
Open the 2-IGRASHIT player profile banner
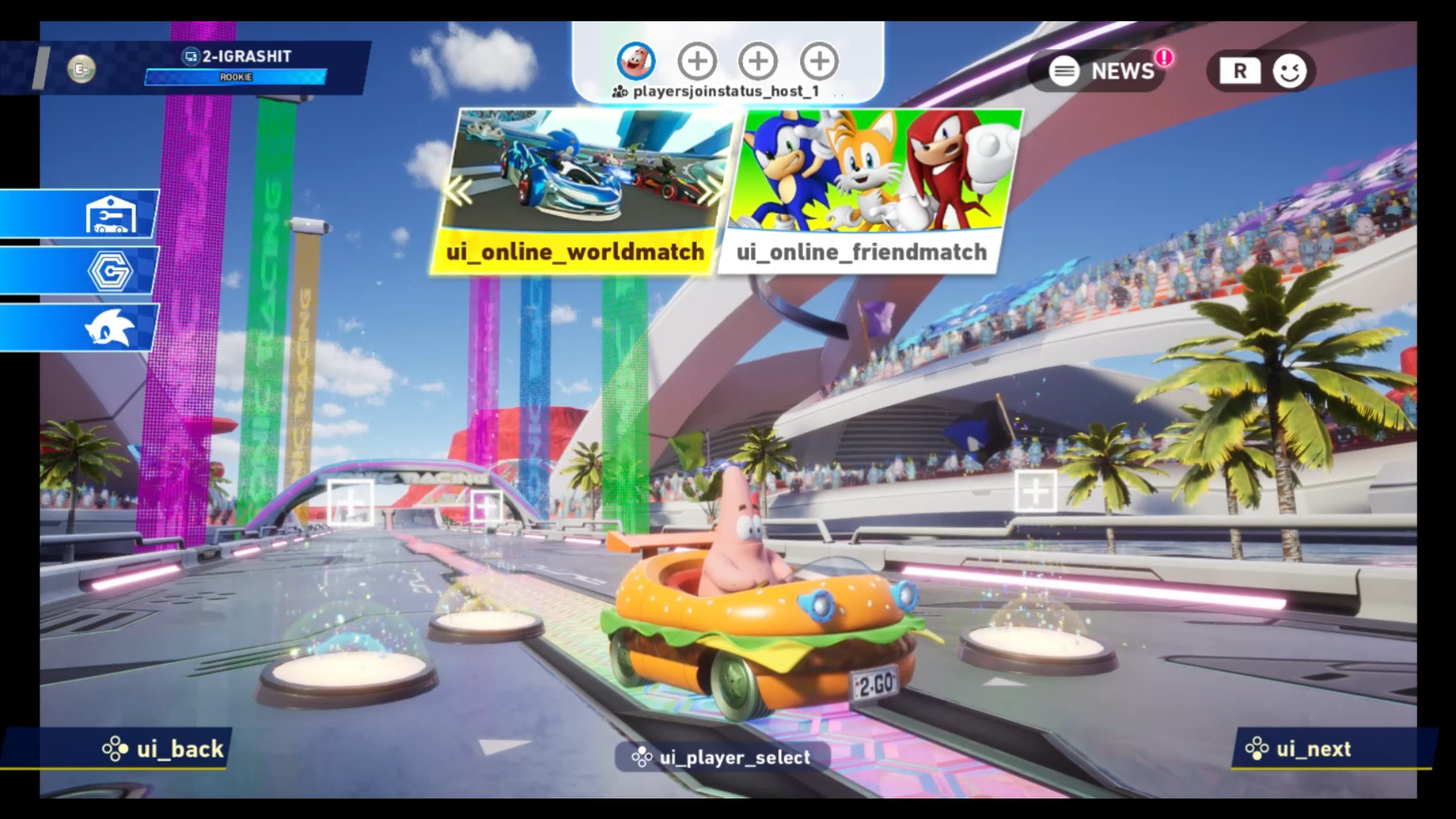tap(237, 65)
